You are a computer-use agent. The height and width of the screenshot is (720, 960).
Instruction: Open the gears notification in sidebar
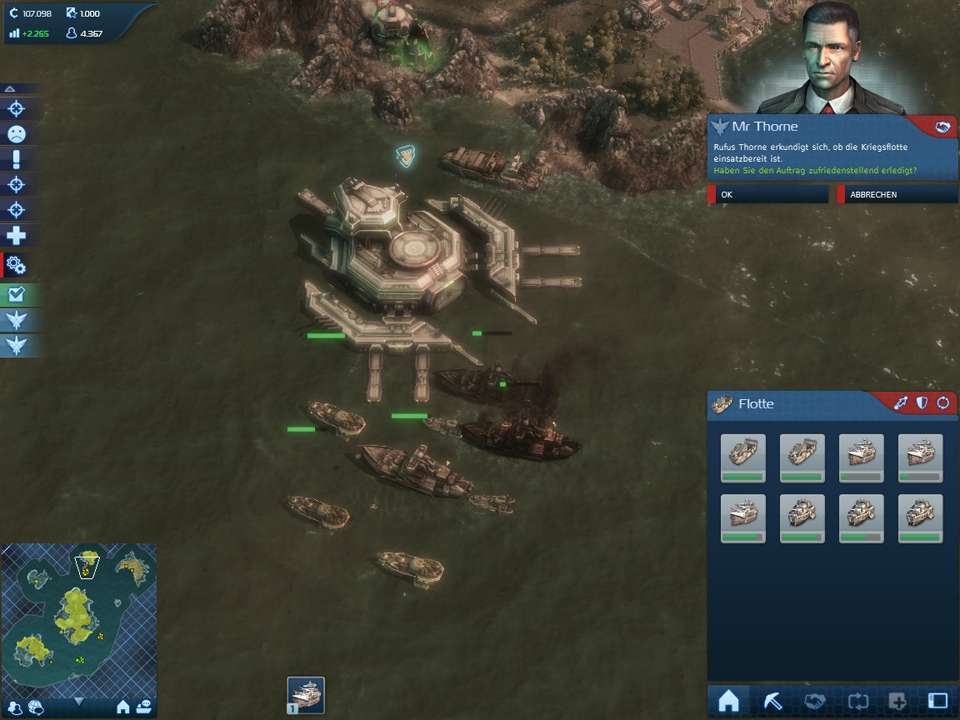click(17, 265)
